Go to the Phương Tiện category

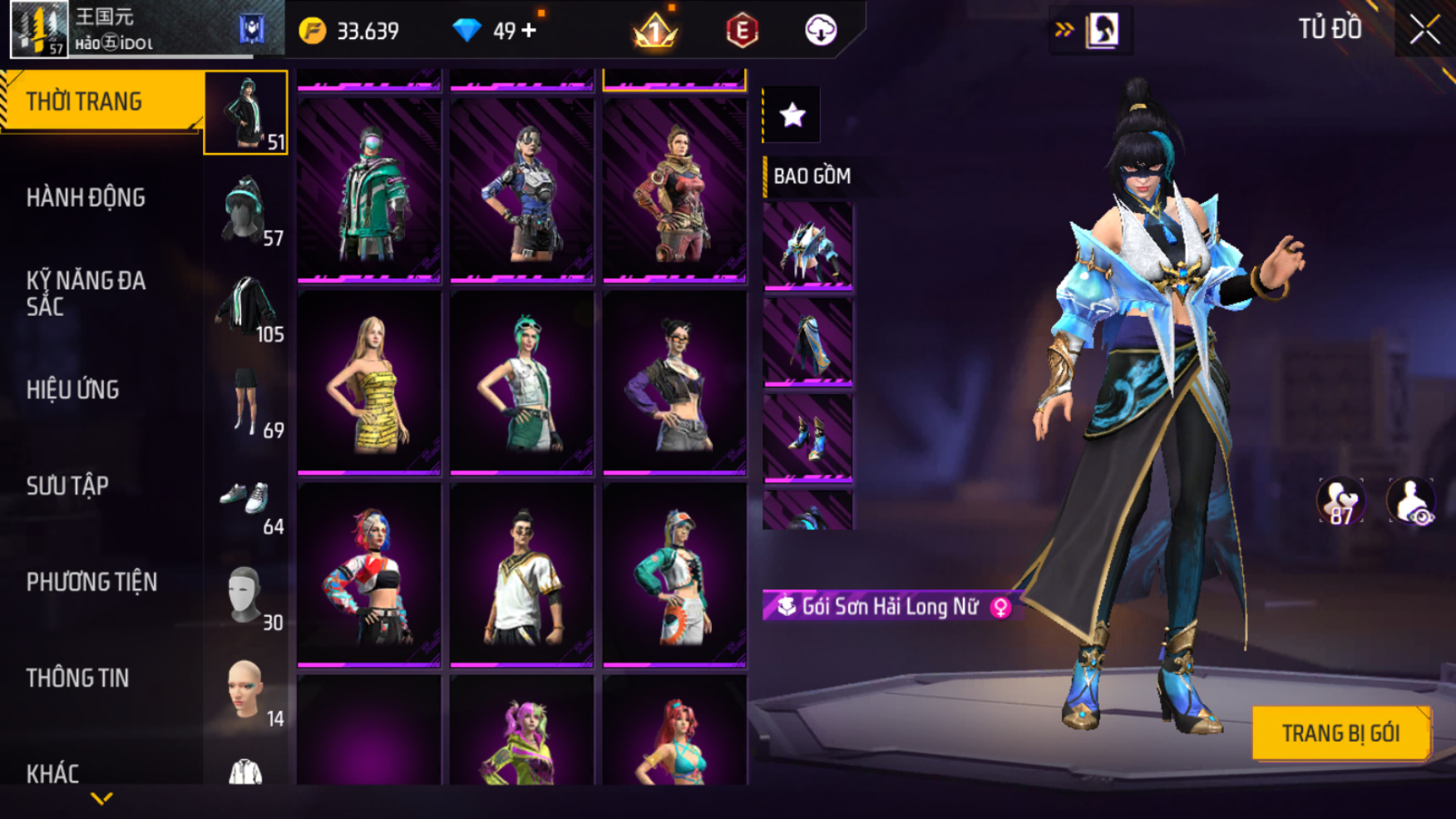91,582
